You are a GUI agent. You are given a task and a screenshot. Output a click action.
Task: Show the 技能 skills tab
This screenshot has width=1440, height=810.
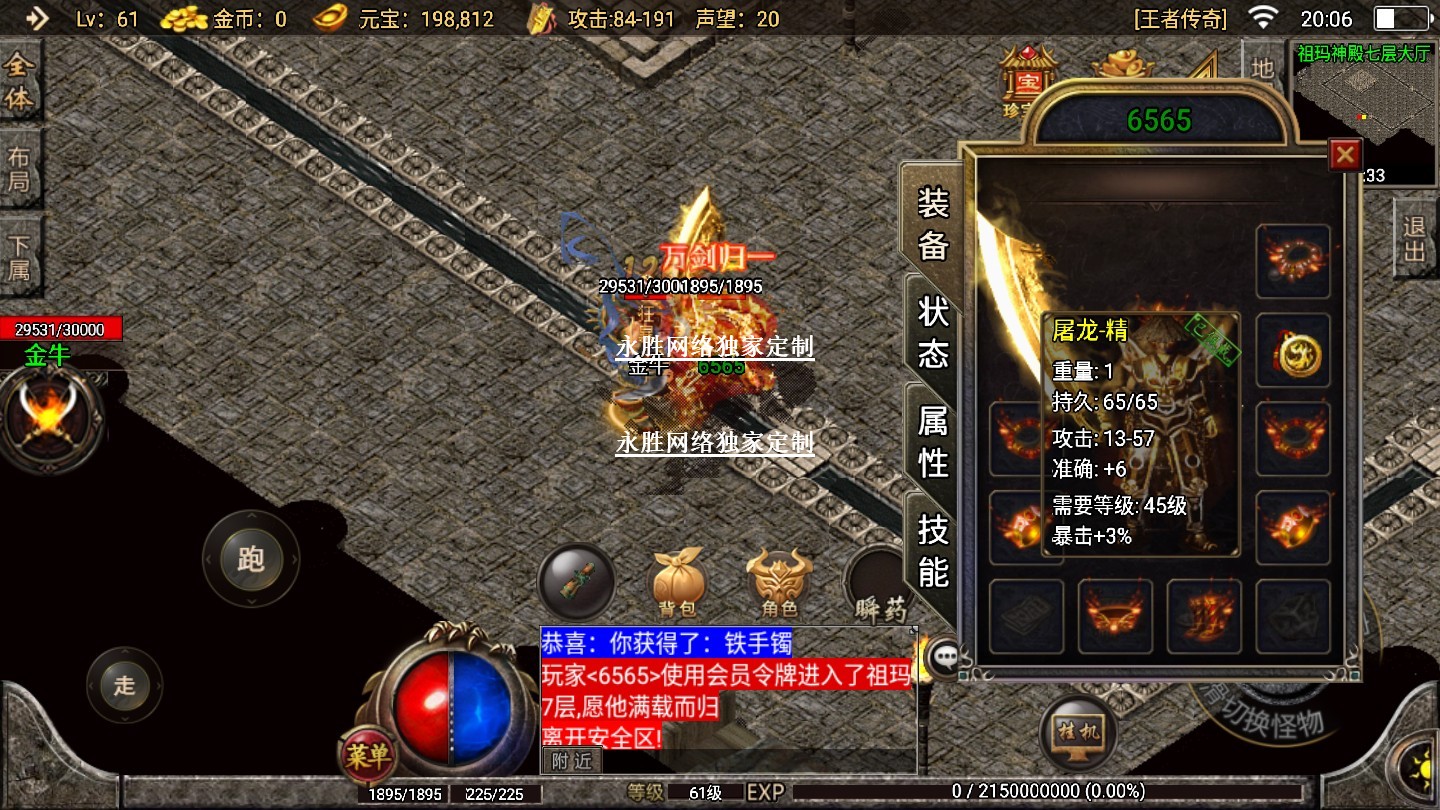[x=933, y=550]
